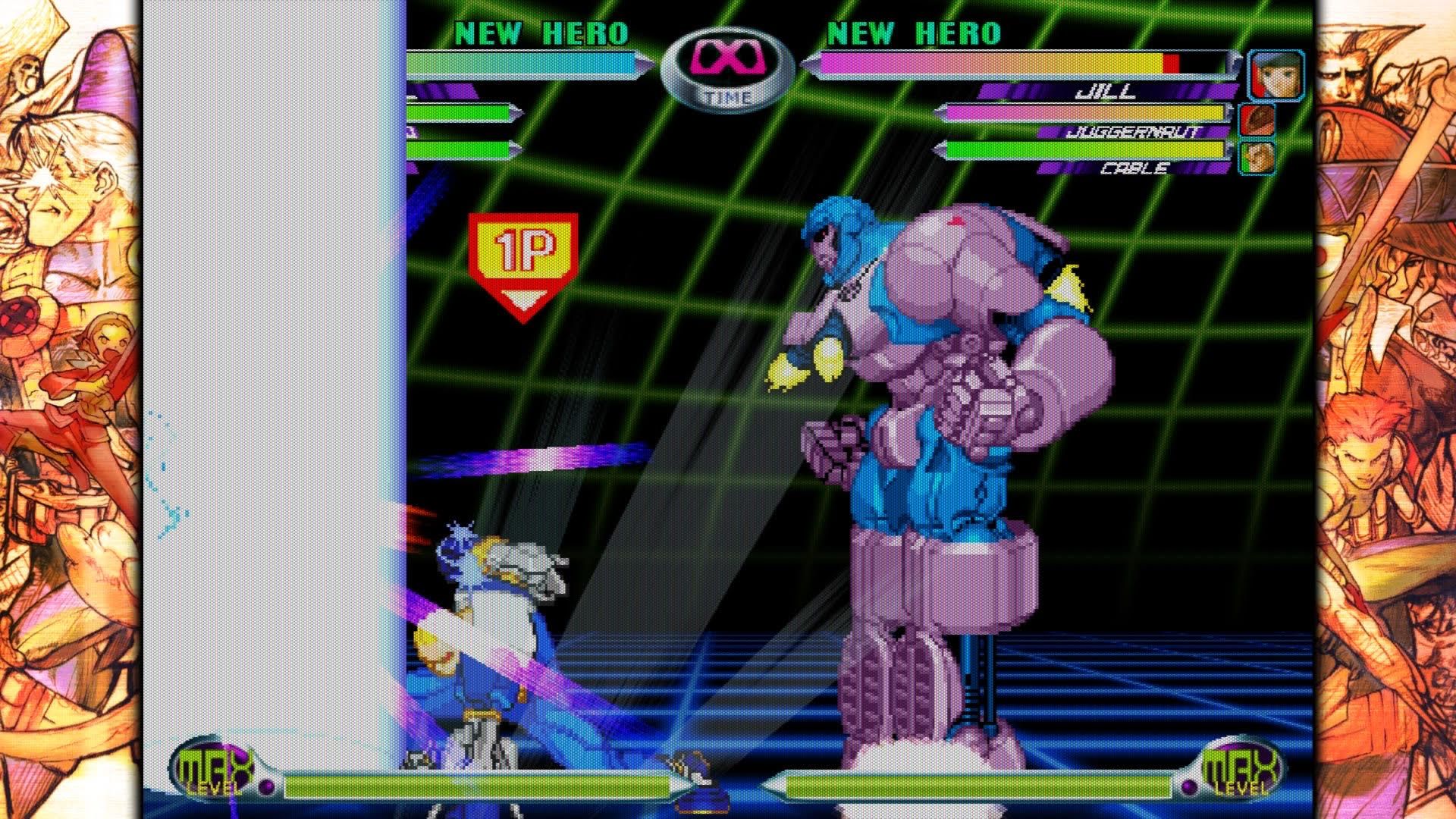Click the right MAX LEVEL gauge emblem
Viewport: 1456px width, 819px height.
point(1242,770)
